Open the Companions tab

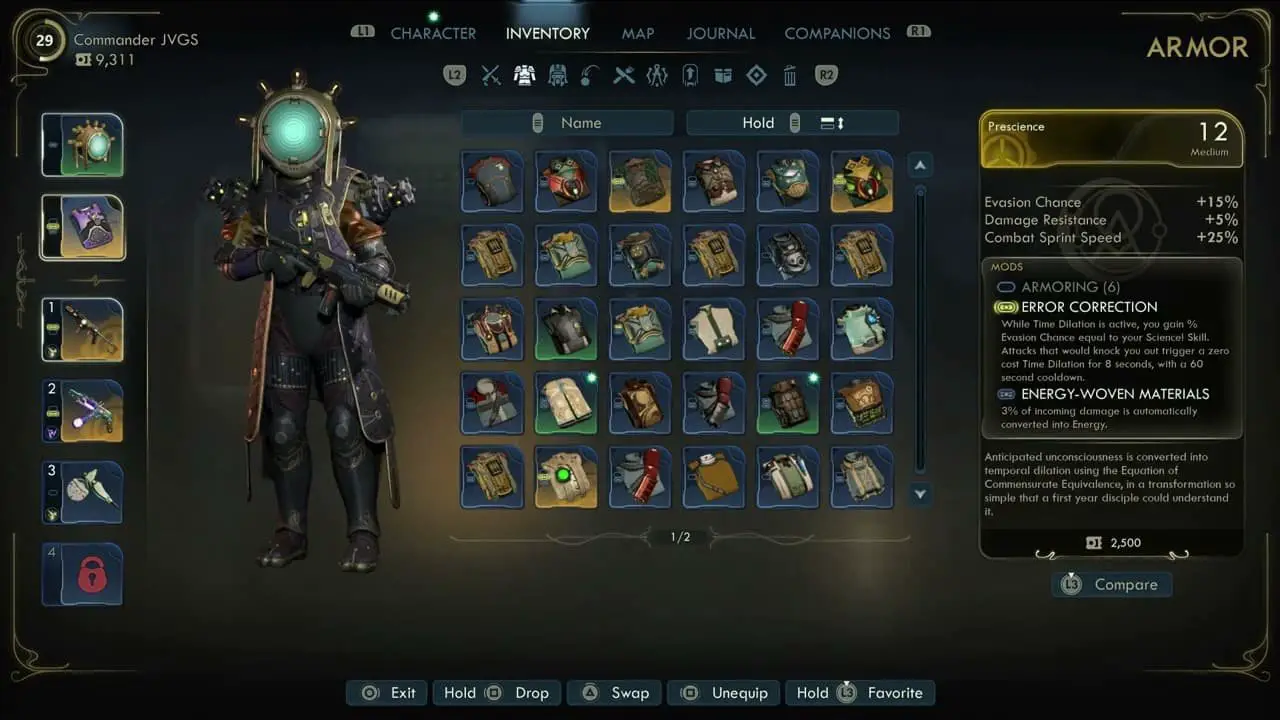click(x=837, y=33)
